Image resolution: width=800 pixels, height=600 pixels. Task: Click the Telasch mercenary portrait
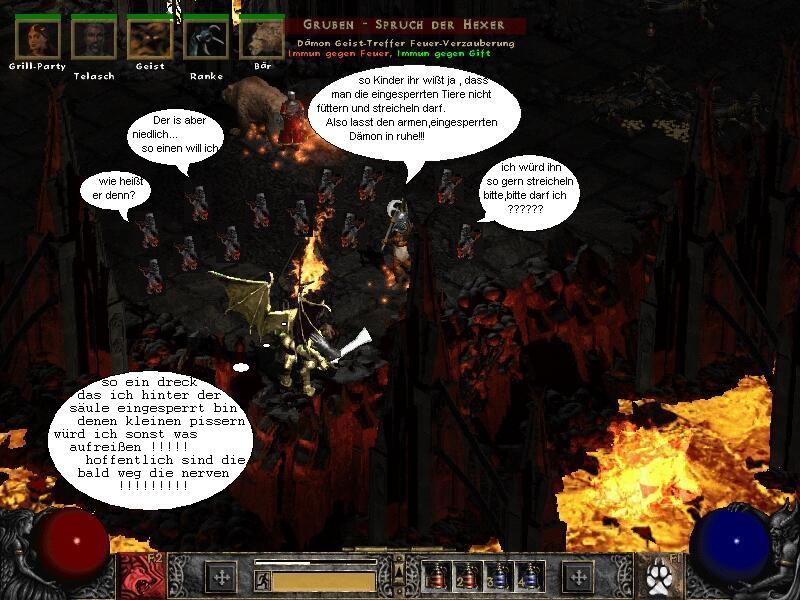(x=93, y=39)
